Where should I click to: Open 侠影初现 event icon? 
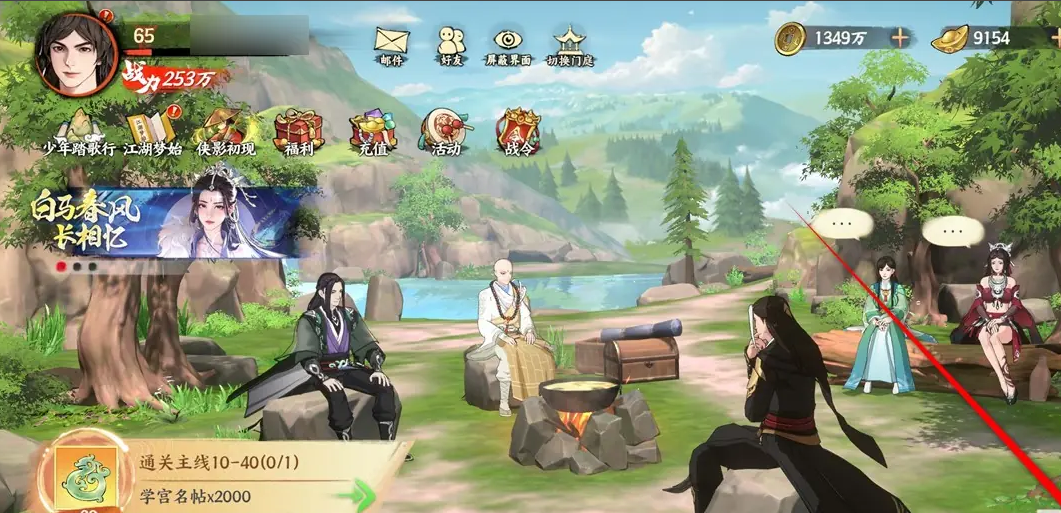coord(225,130)
